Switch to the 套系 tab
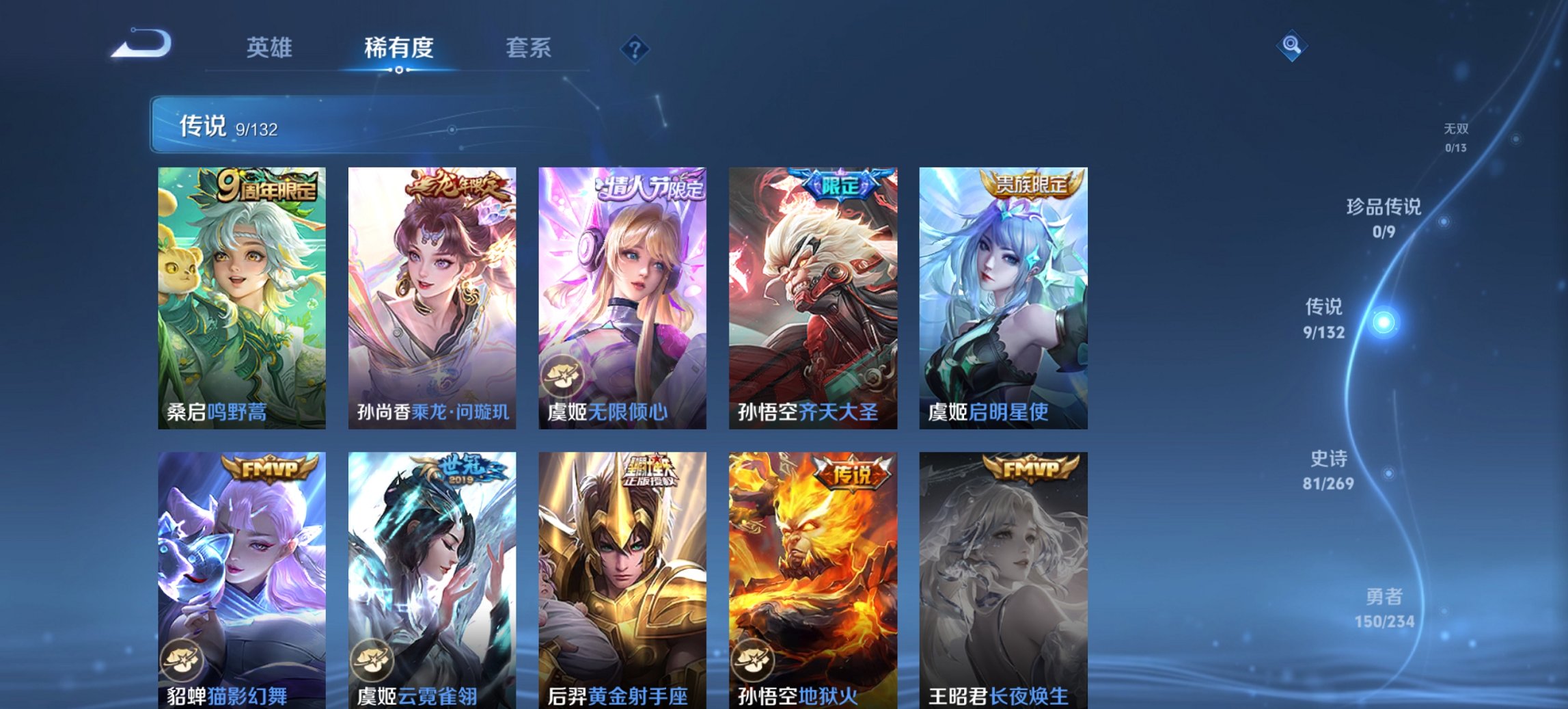 pyautogui.click(x=529, y=48)
